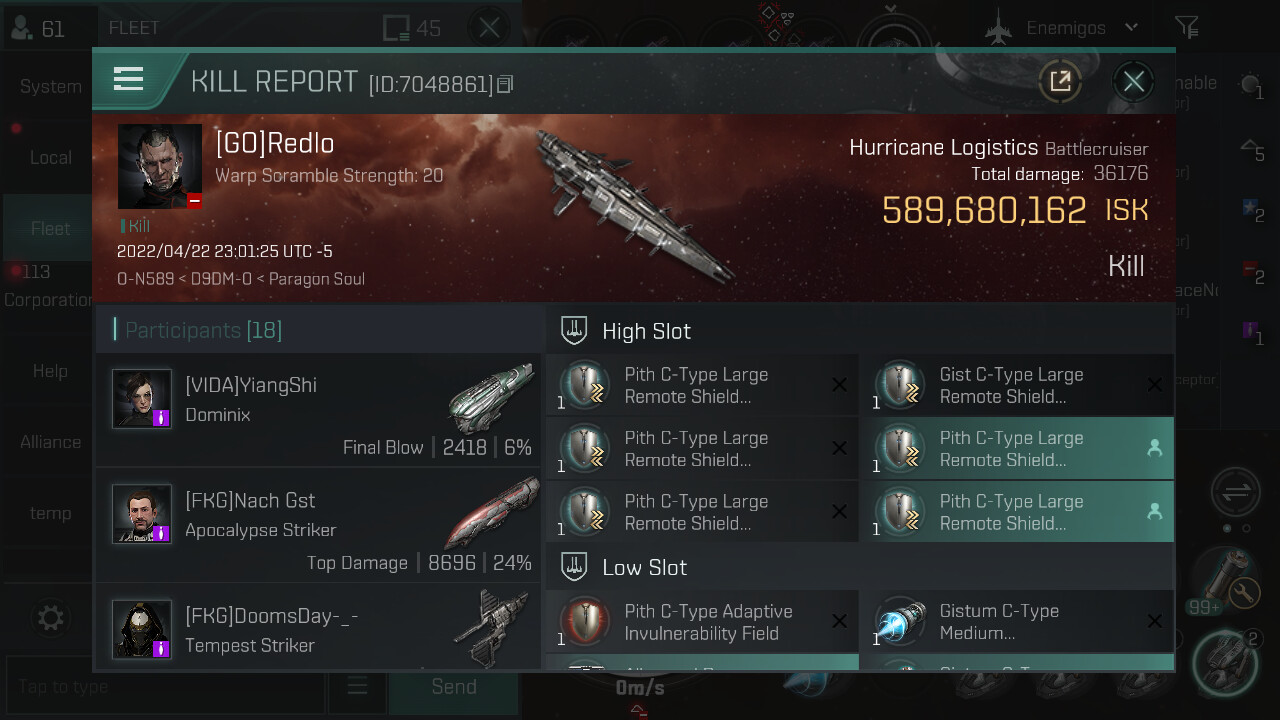
Task: Open the overview filter funnel
Action: pyautogui.click(x=1186, y=28)
